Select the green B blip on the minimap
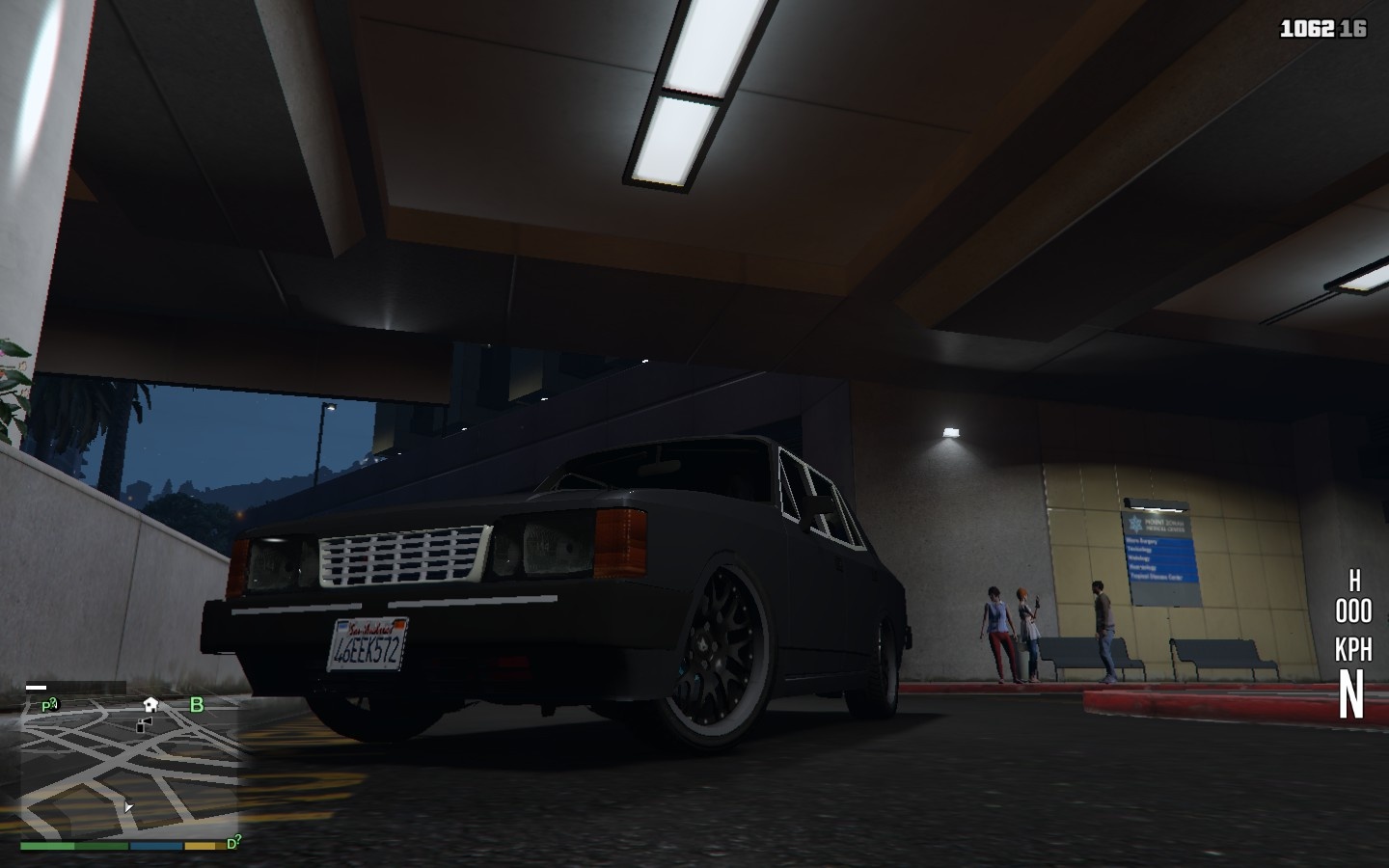 point(196,705)
